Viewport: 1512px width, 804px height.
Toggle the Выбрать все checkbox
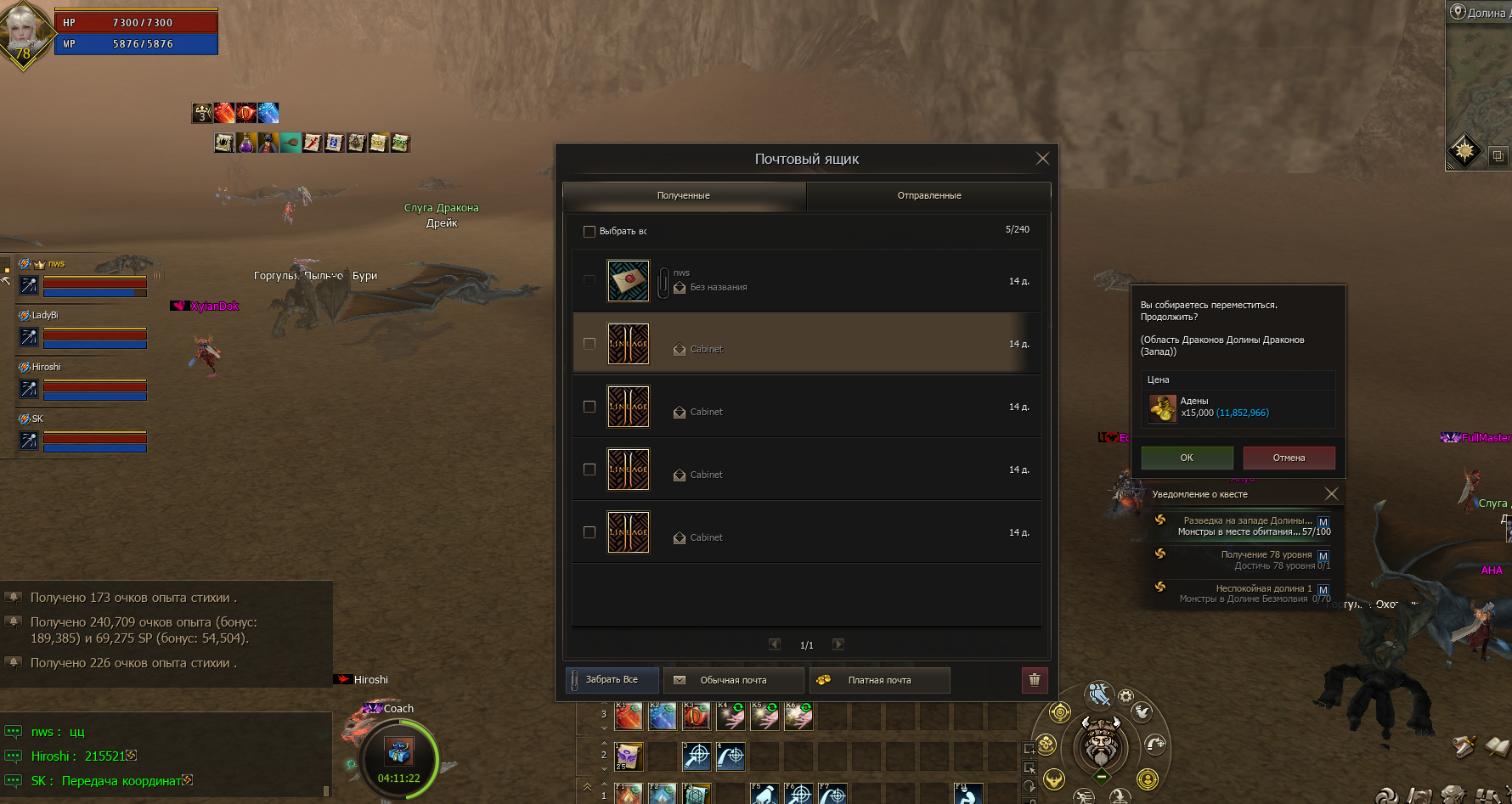click(590, 231)
